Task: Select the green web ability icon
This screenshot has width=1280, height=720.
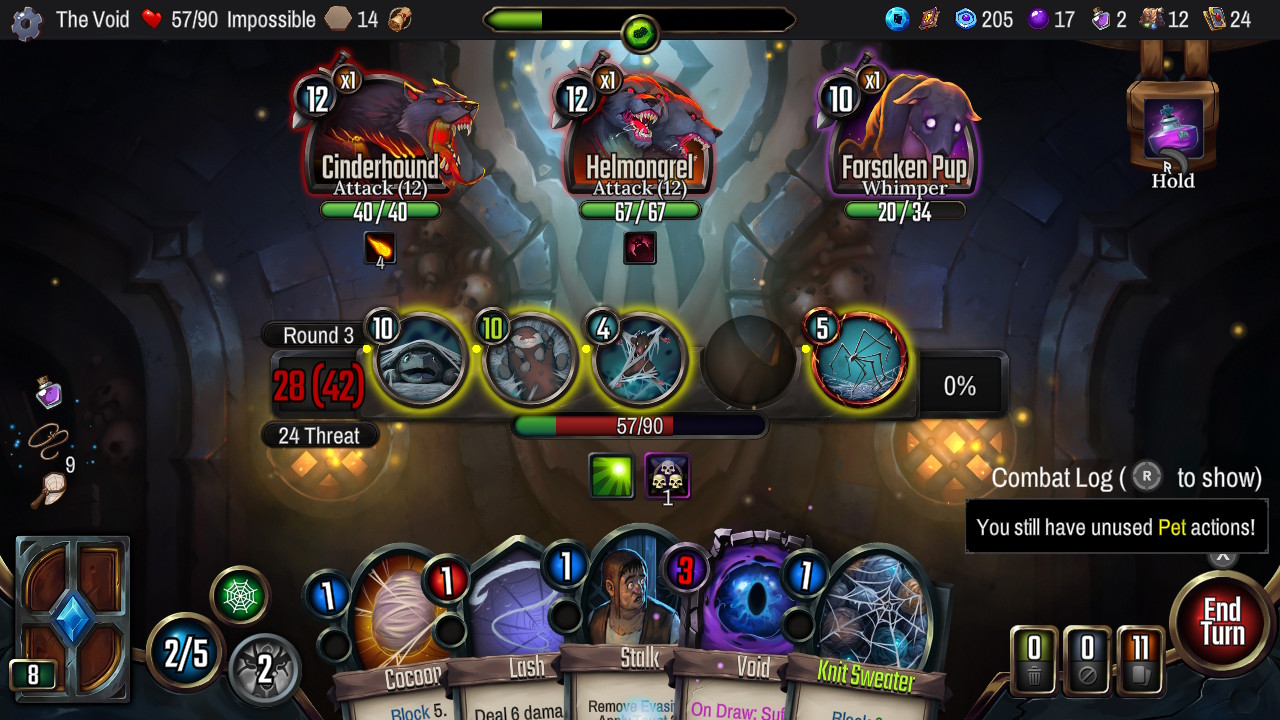Action: coord(239,594)
